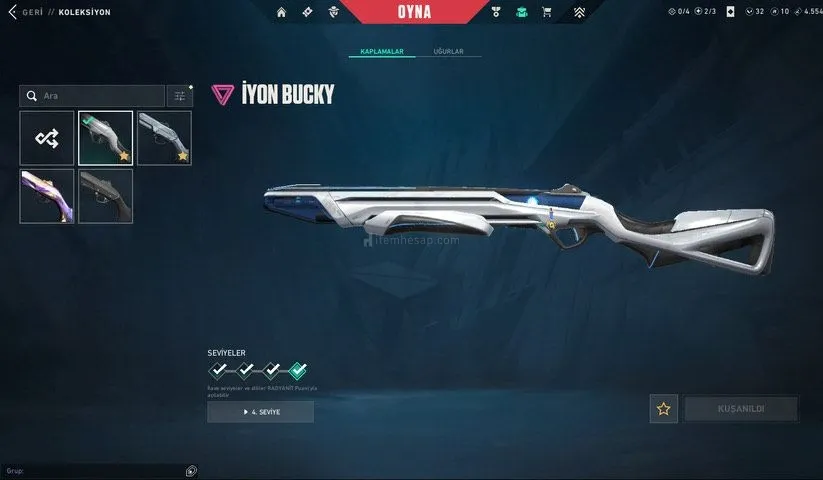Screen dimensions: 823x480
Task: Play the 4. SEVİYE preview
Action: (260, 412)
